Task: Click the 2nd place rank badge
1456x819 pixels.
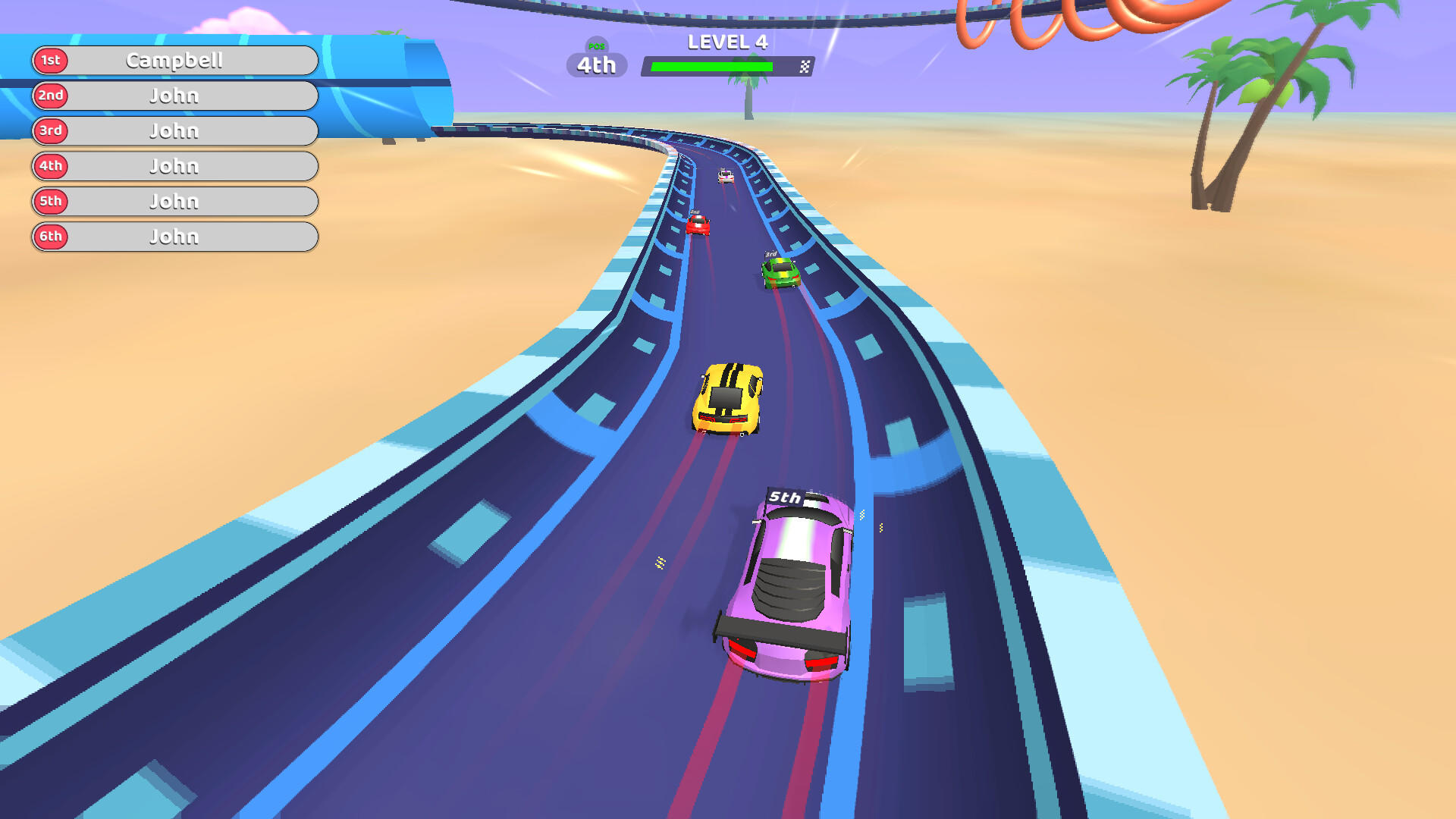Action: tap(50, 96)
